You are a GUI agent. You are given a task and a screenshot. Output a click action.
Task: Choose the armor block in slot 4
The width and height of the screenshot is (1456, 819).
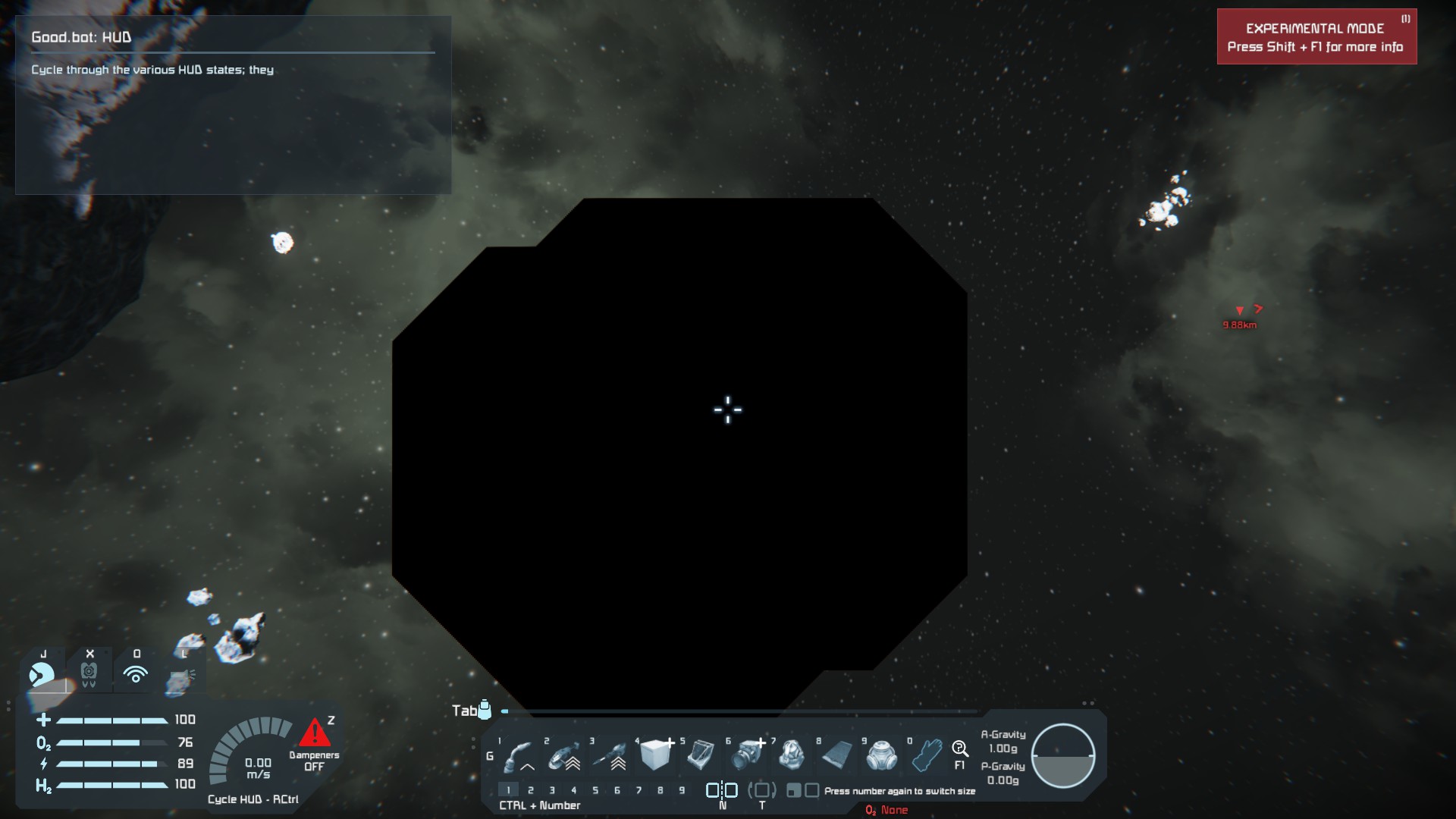pos(655,755)
